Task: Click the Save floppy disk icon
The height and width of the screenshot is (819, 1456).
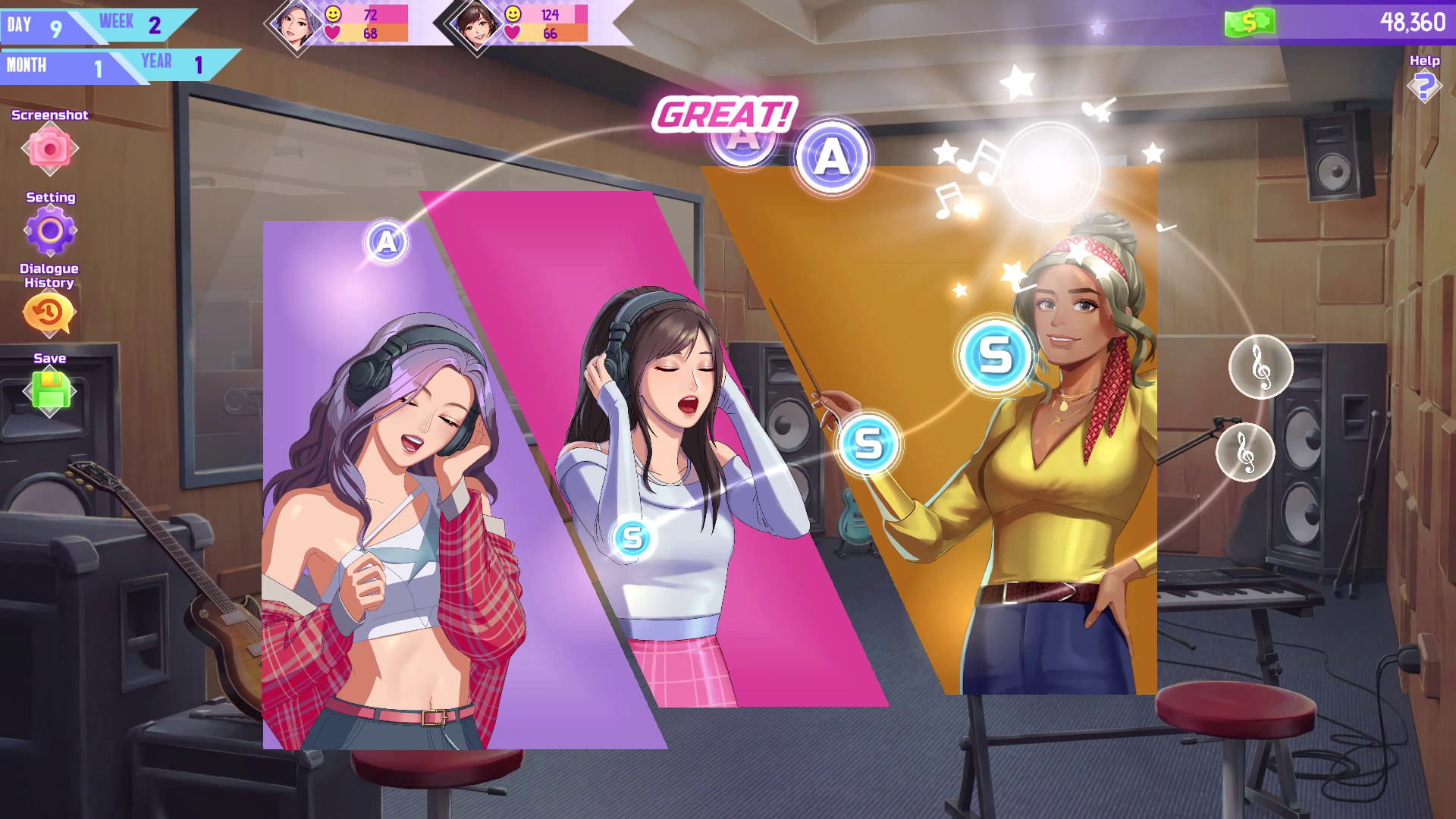Action: point(49,389)
